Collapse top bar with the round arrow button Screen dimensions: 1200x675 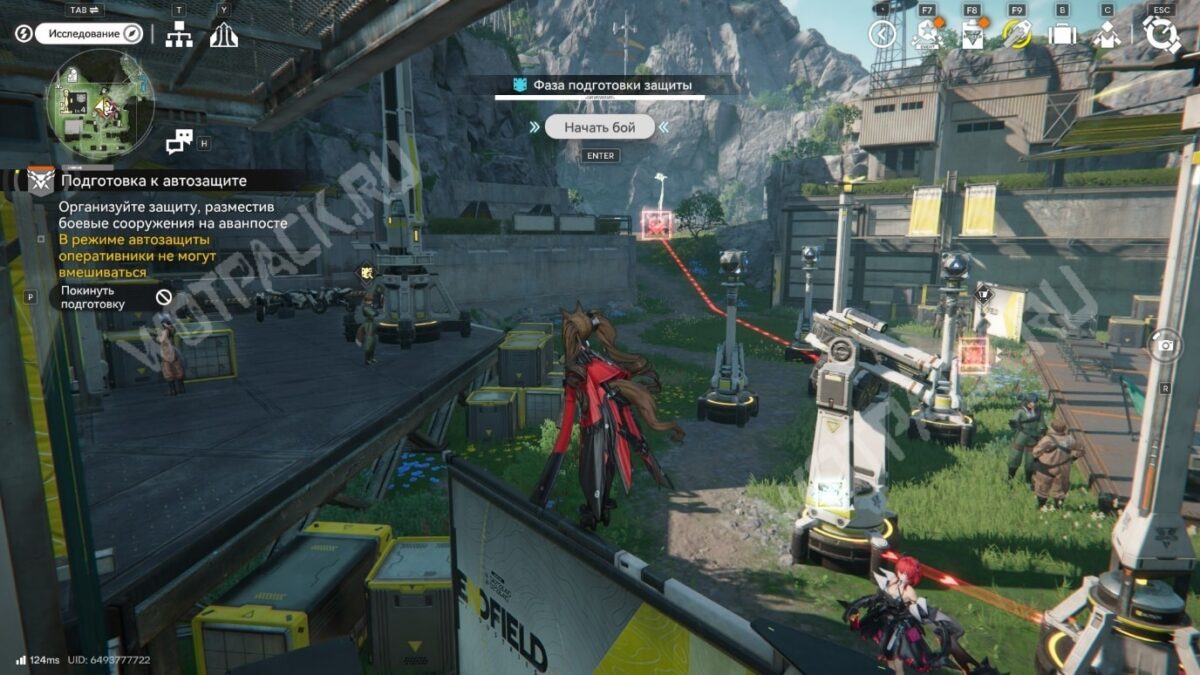pos(882,34)
